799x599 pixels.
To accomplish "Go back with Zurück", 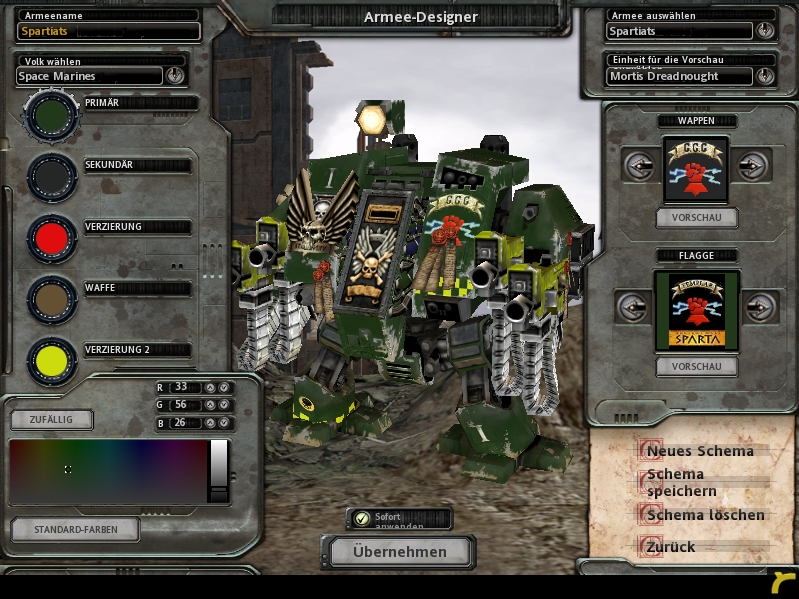I will point(670,547).
